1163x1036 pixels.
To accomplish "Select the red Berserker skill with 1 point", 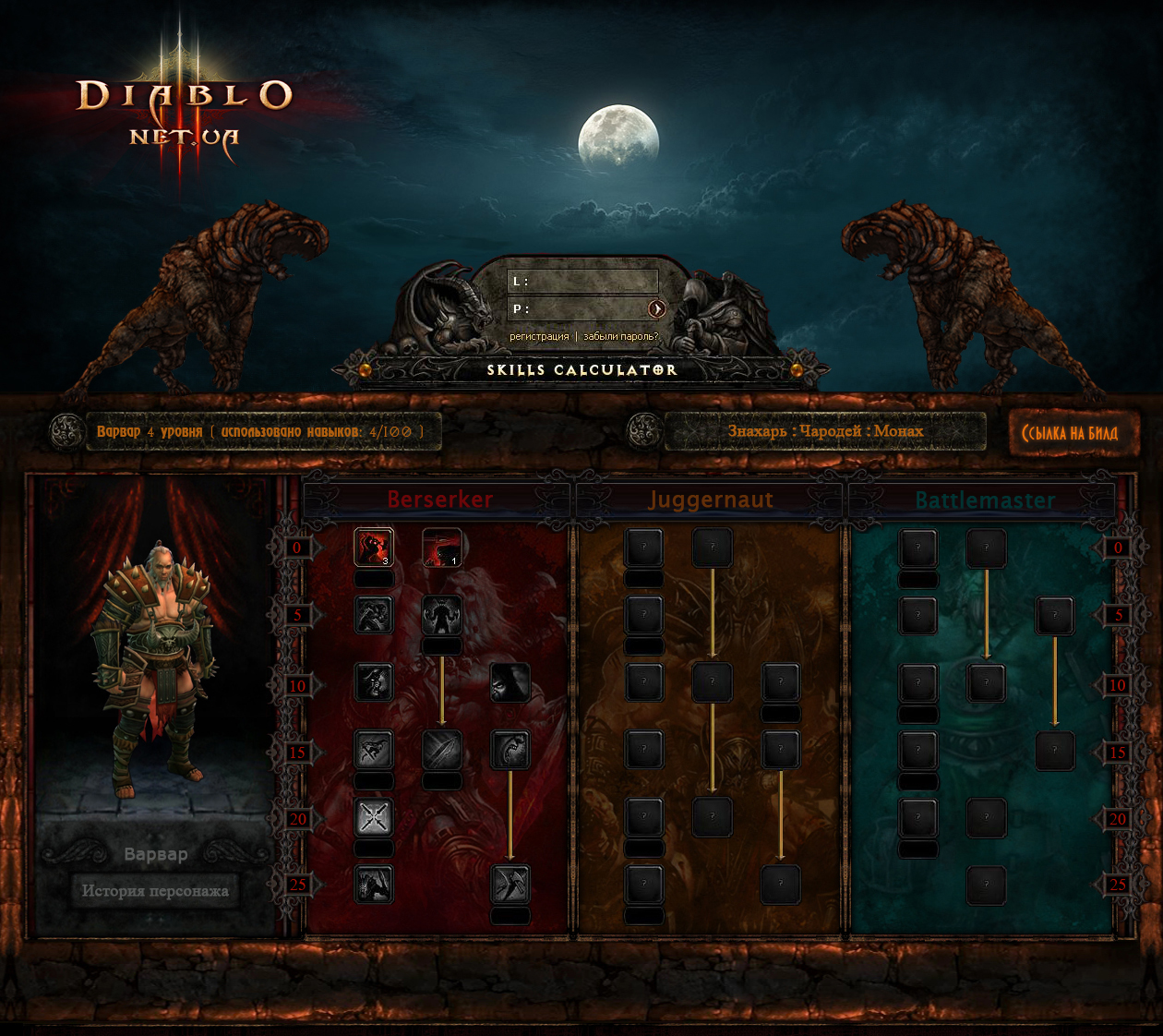I will click(x=441, y=548).
